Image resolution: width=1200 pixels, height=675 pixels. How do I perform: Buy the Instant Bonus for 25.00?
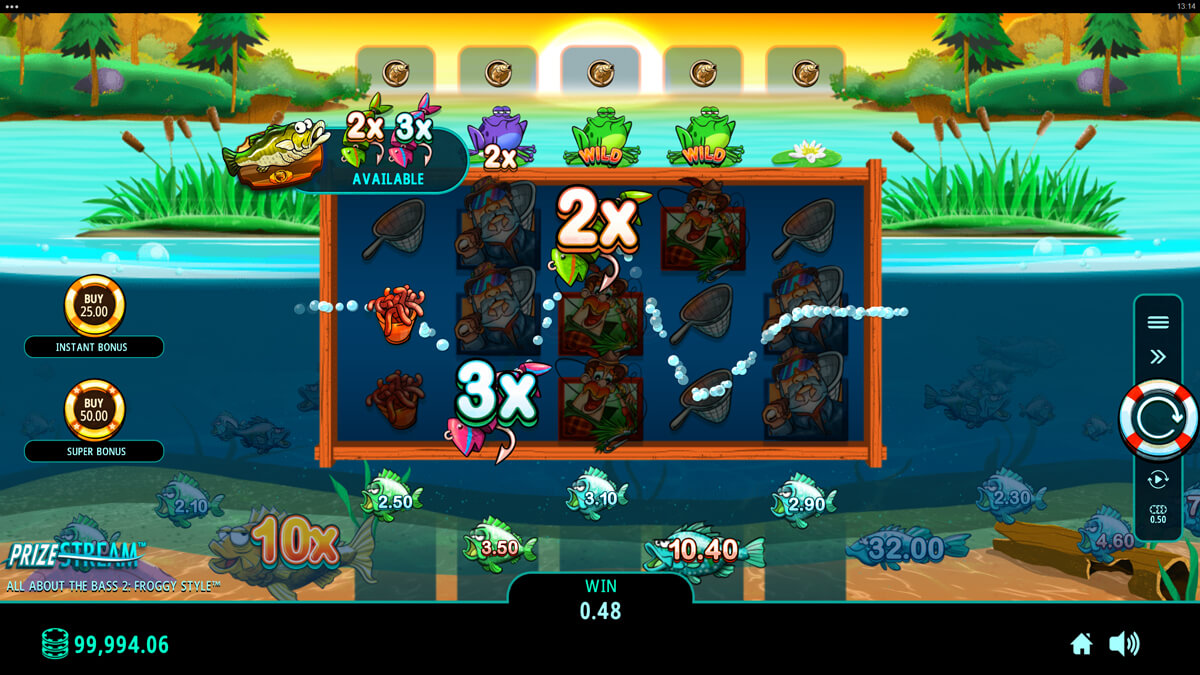(94, 306)
